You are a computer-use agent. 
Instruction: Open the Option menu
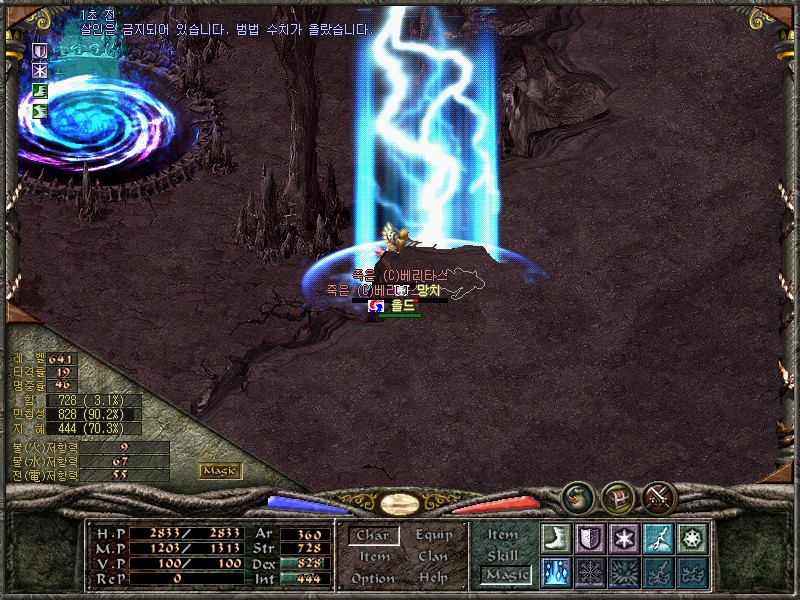click(x=373, y=578)
